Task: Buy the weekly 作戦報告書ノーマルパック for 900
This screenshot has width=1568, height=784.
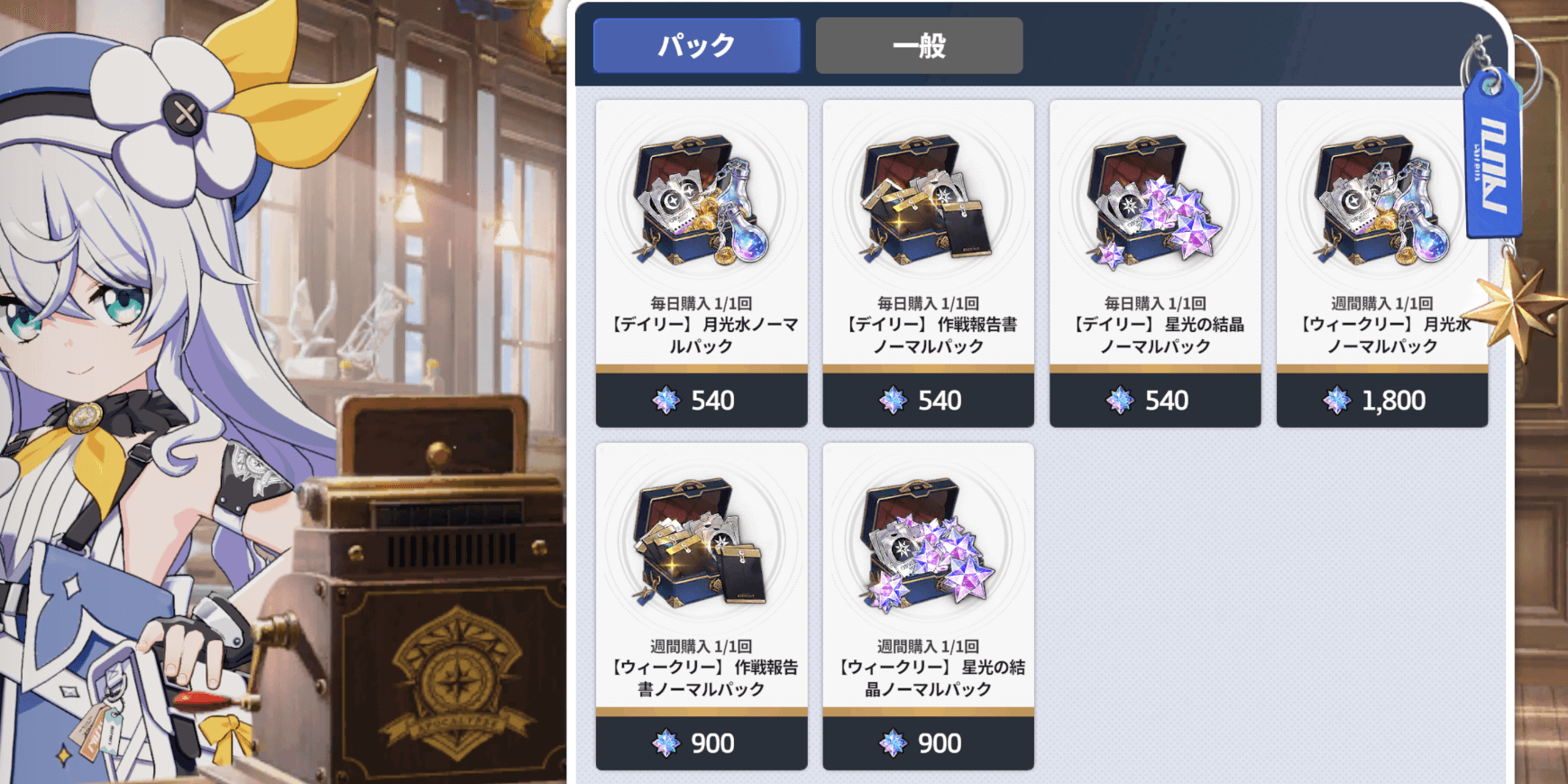Action: tap(701, 742)
